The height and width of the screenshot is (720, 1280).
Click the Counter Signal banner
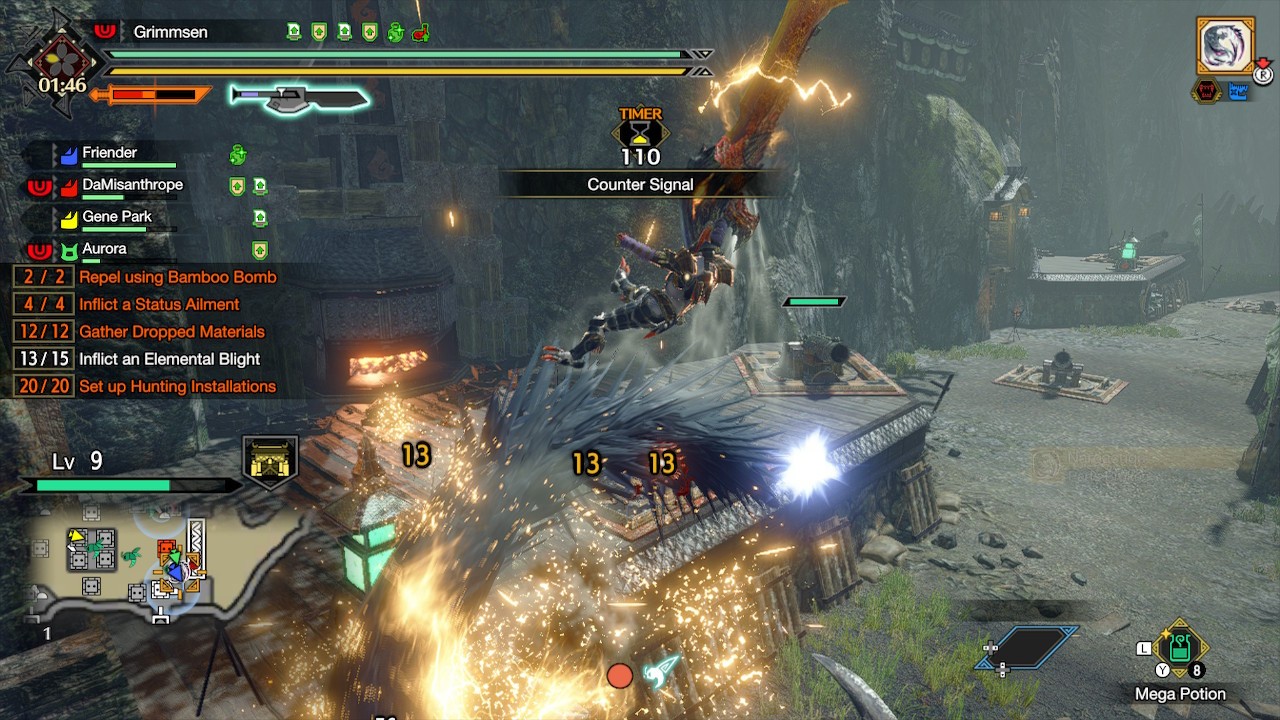[640, 185]
